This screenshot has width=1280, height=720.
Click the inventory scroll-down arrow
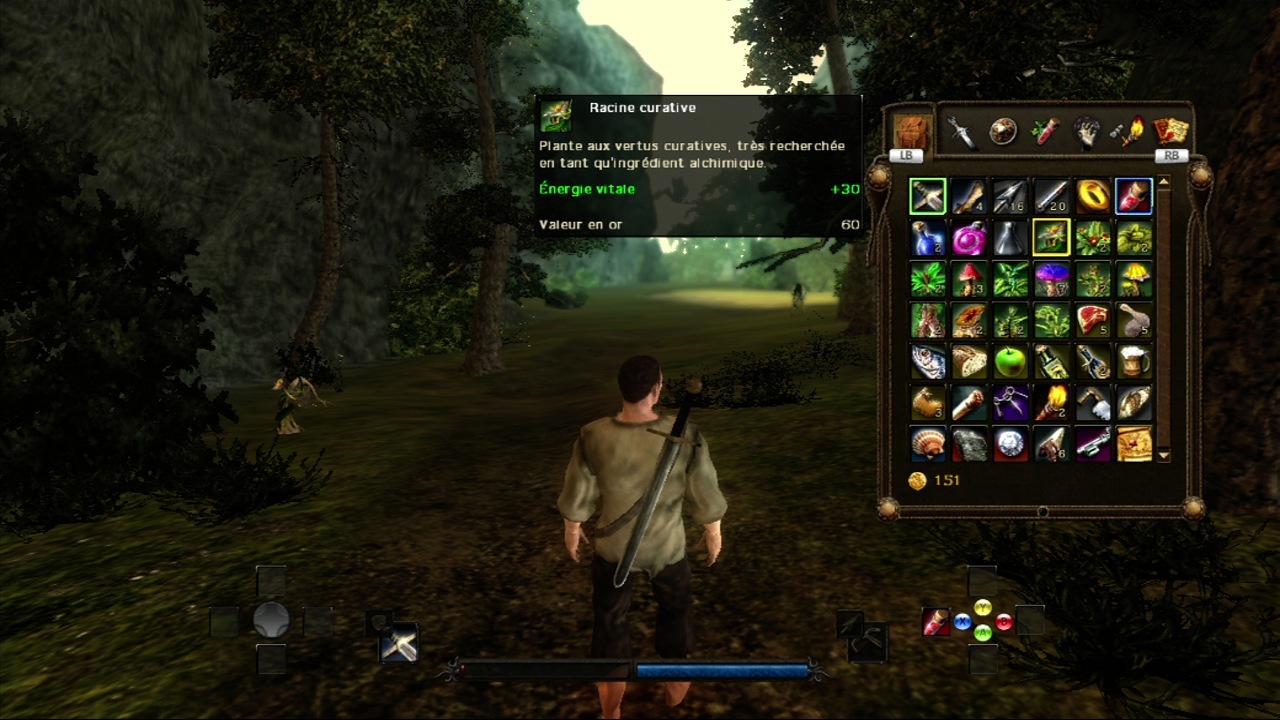[1163, 456]
